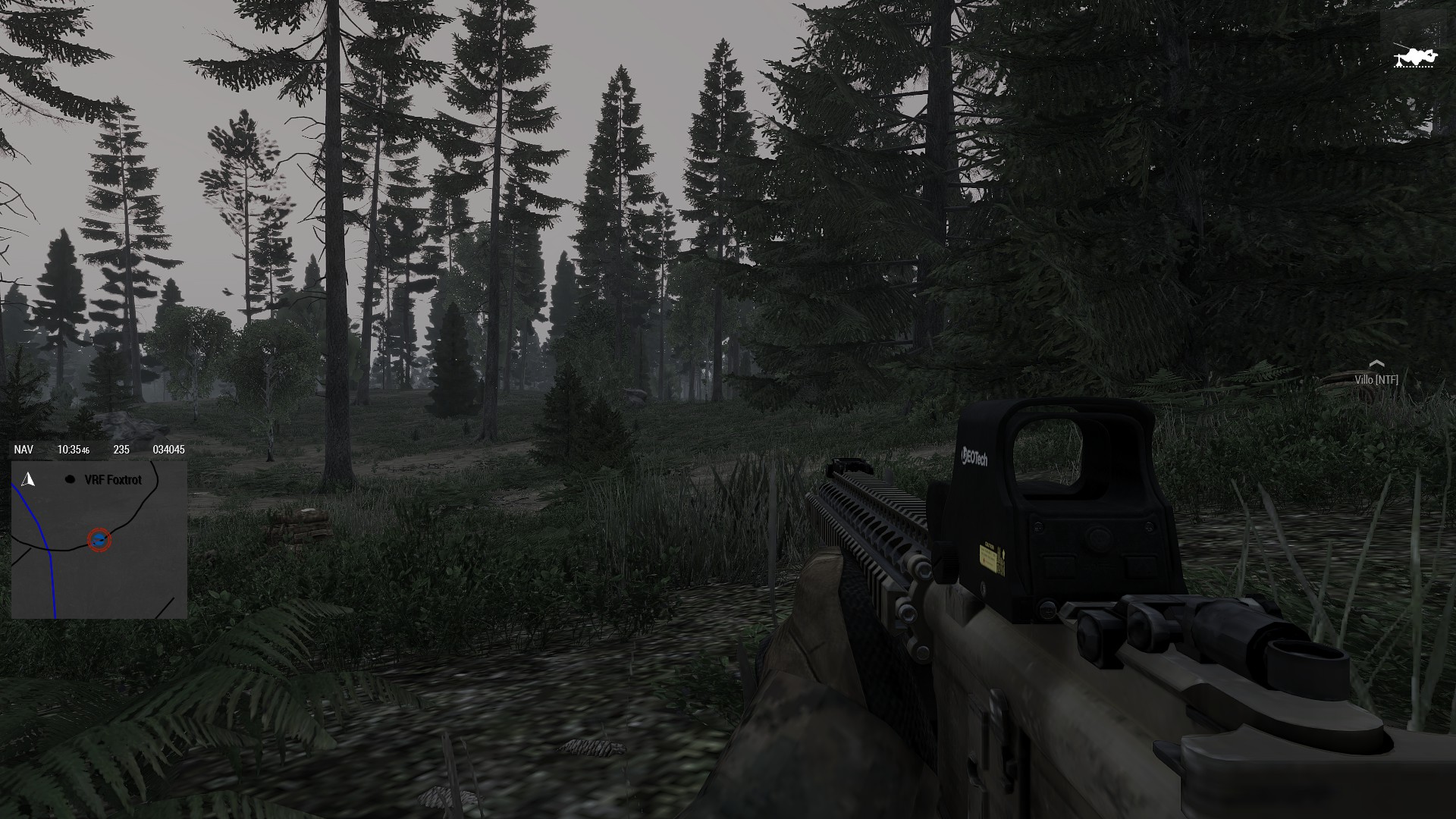Click the prone soldier stance icon

(1414, 57)
